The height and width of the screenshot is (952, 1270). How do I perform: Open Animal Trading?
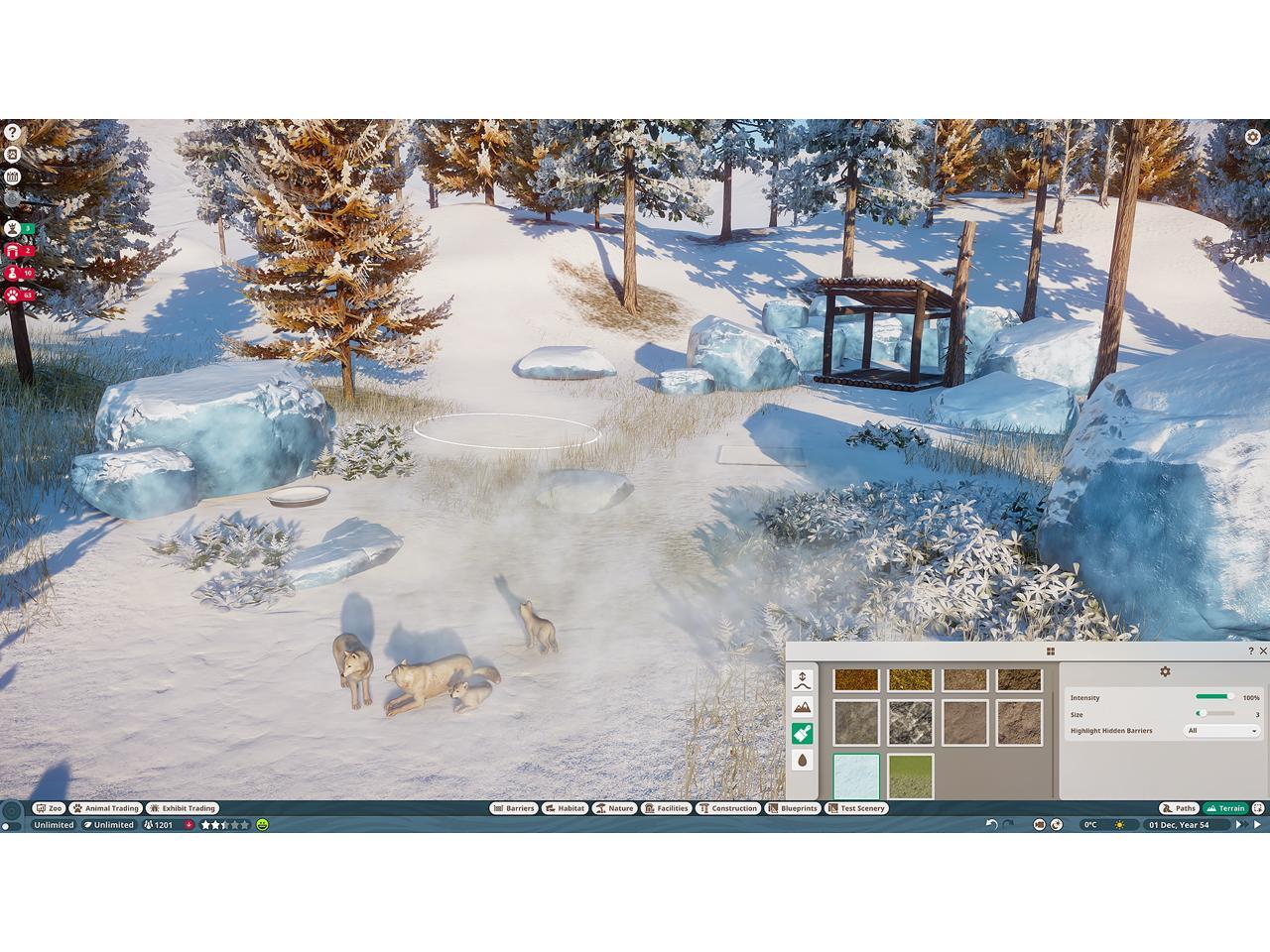coord(105,808)
